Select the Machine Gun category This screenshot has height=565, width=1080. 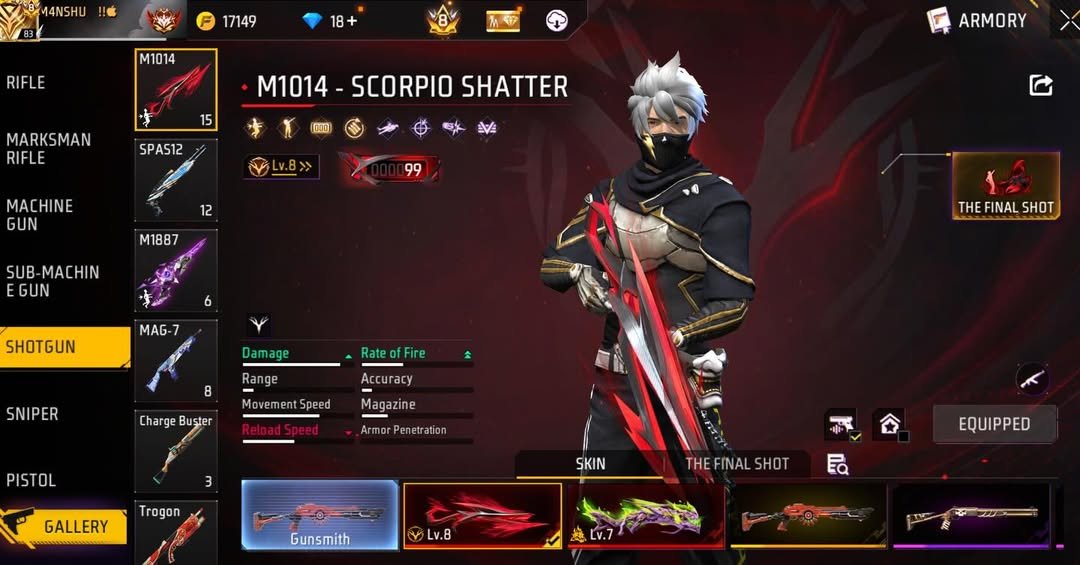point(40,215)
